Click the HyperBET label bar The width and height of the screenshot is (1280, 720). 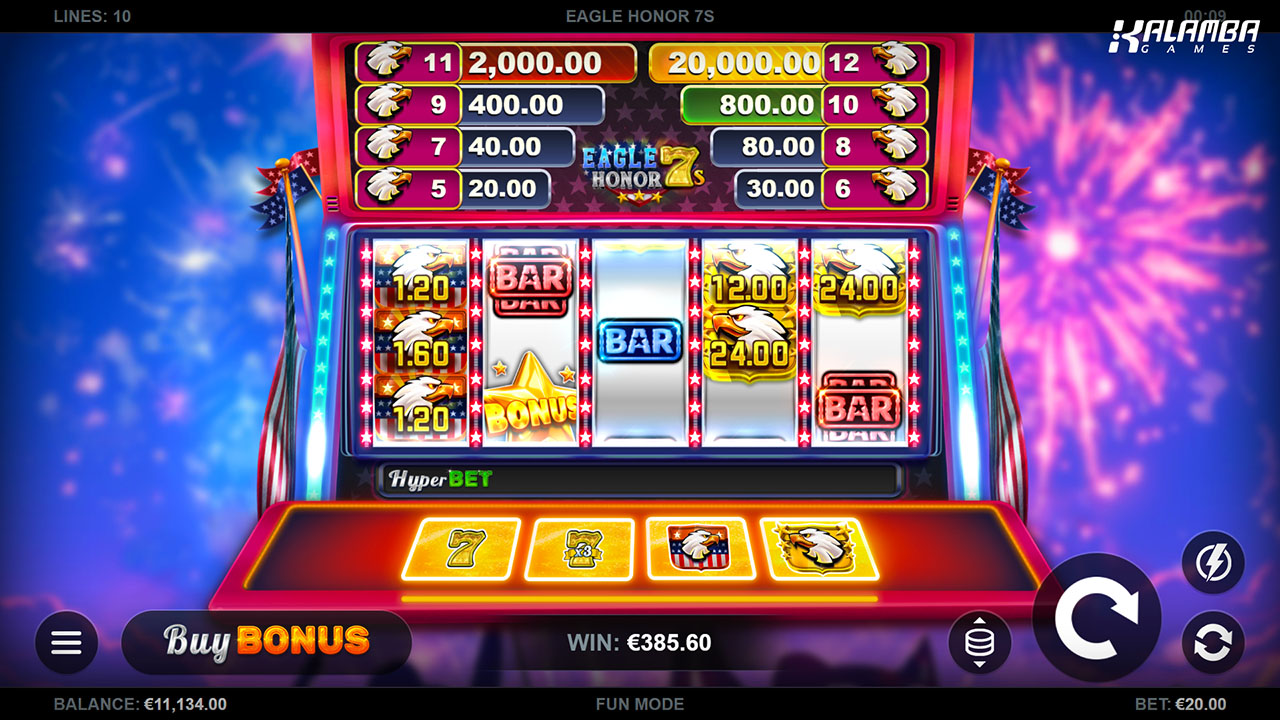(x=638, y=479)
